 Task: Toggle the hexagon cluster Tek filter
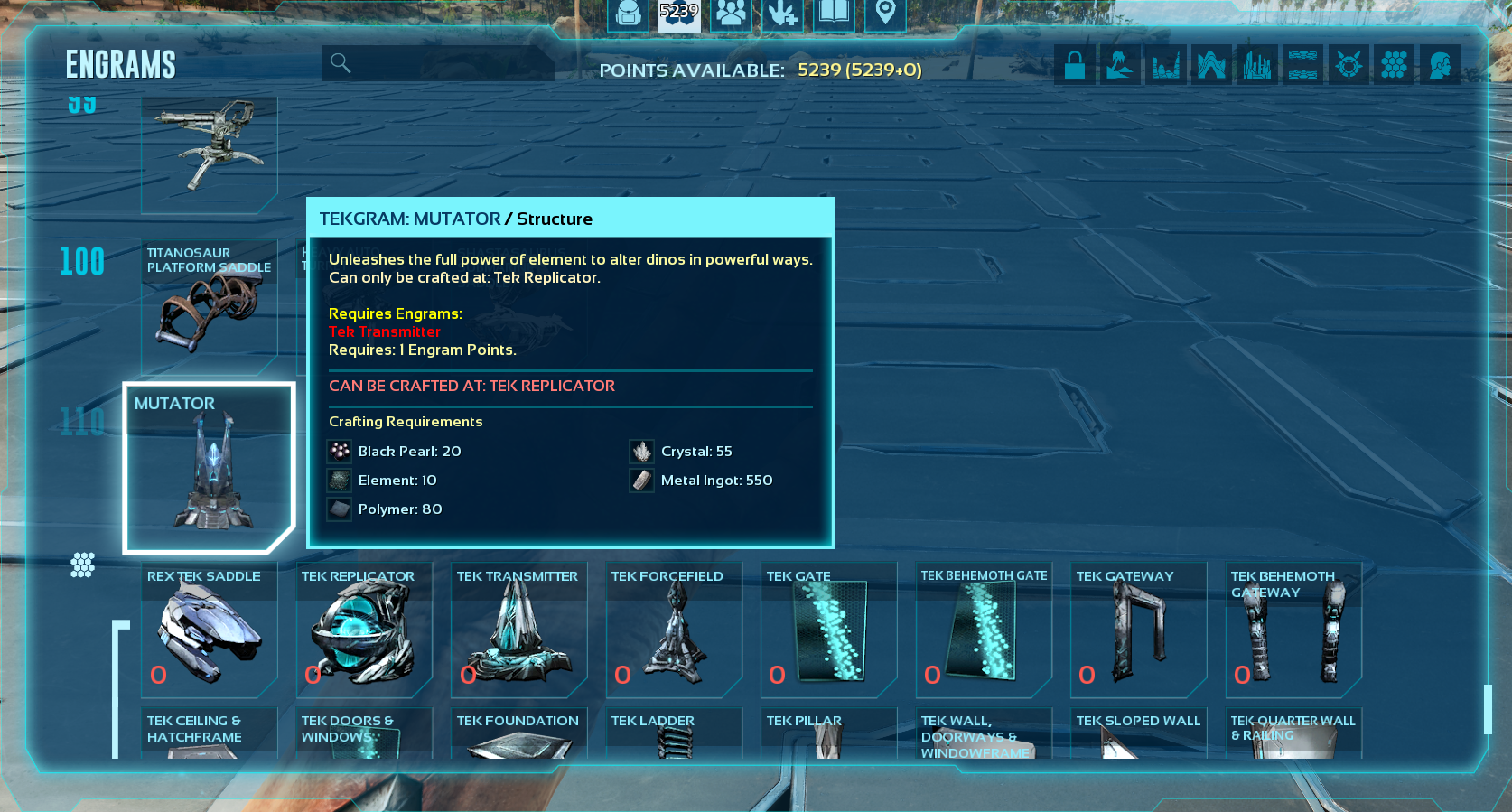coord(1395,65)
